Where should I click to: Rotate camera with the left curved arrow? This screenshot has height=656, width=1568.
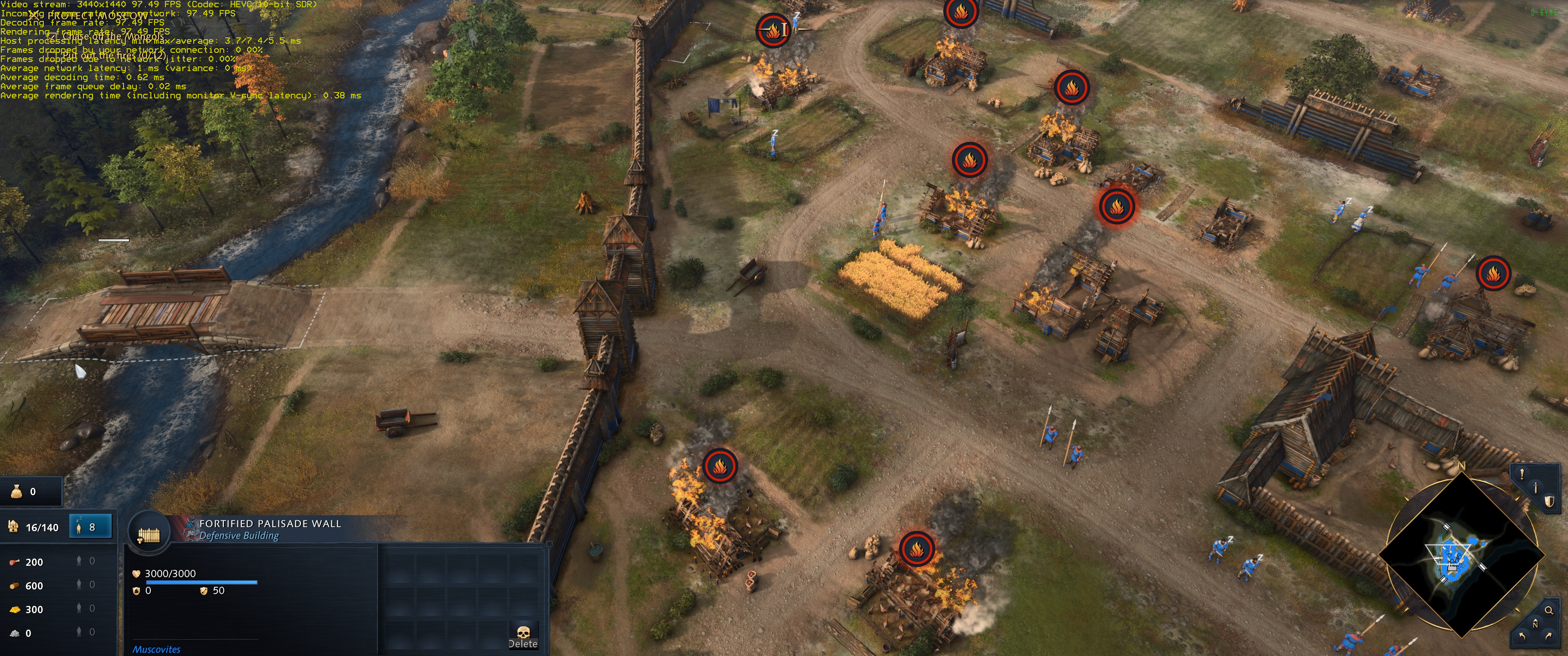pos(1522,636)
